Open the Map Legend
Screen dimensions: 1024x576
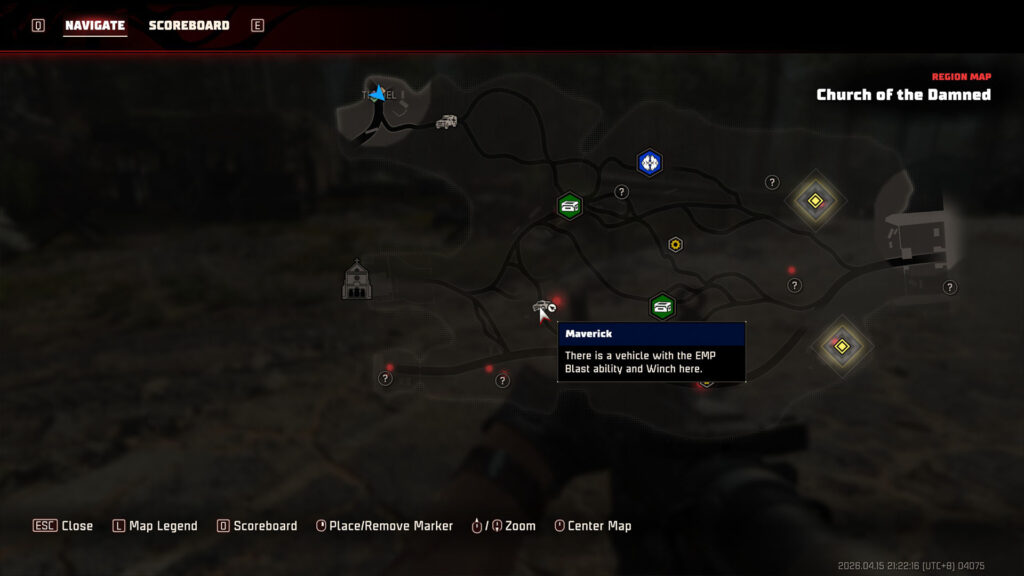coord(155,526)
